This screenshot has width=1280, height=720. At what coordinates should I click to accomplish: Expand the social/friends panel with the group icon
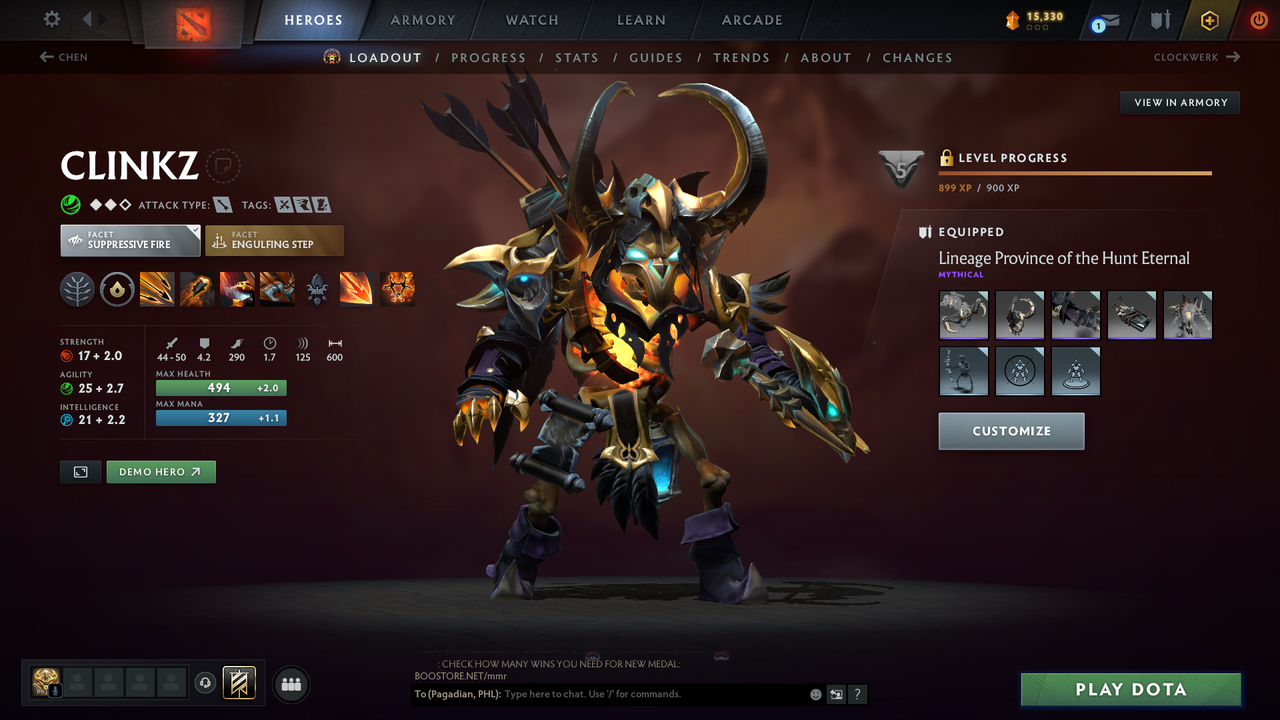pos(290,684)
